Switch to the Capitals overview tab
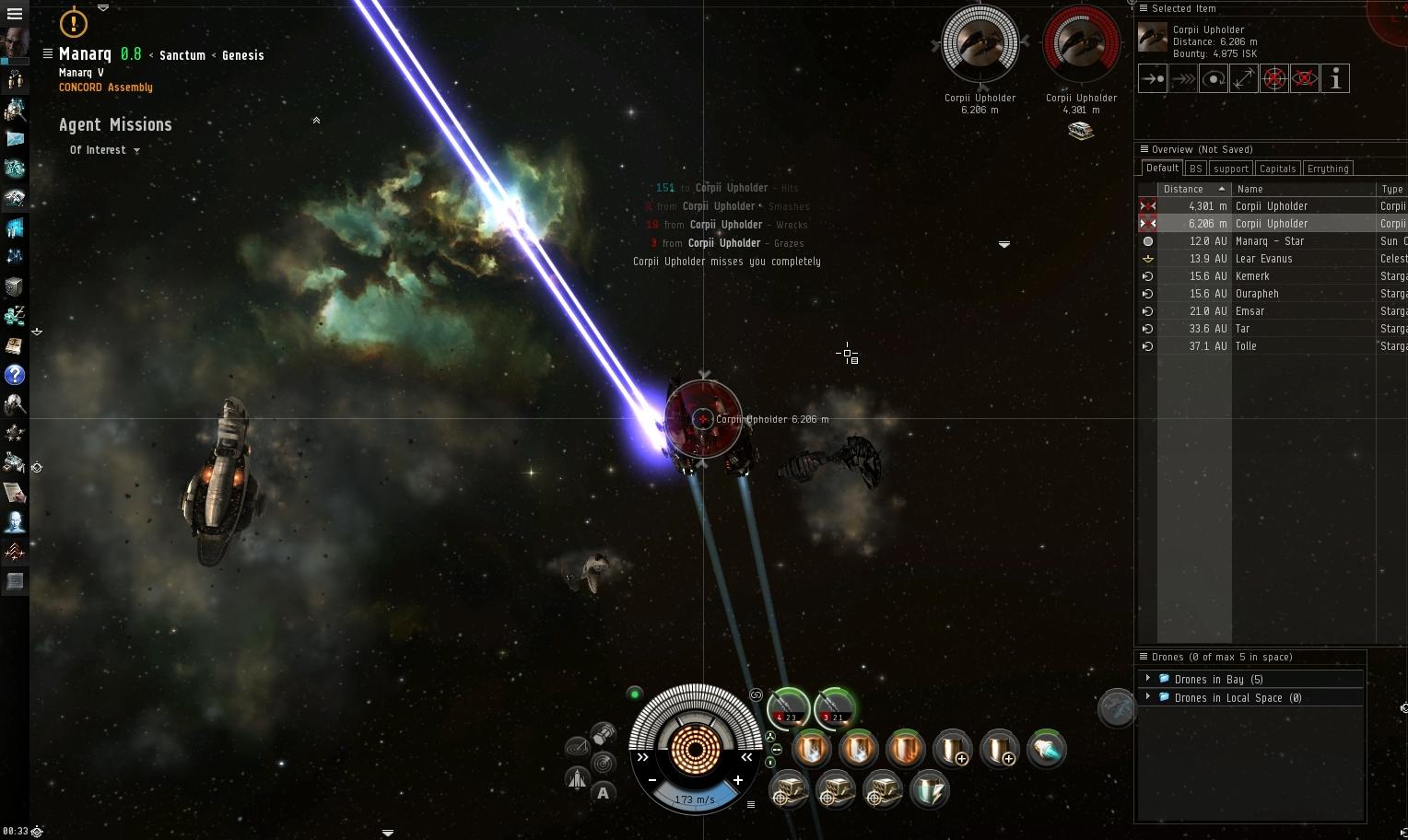Image resolution: width=1408 pixels, height=840 pixels. point(1277,168)
